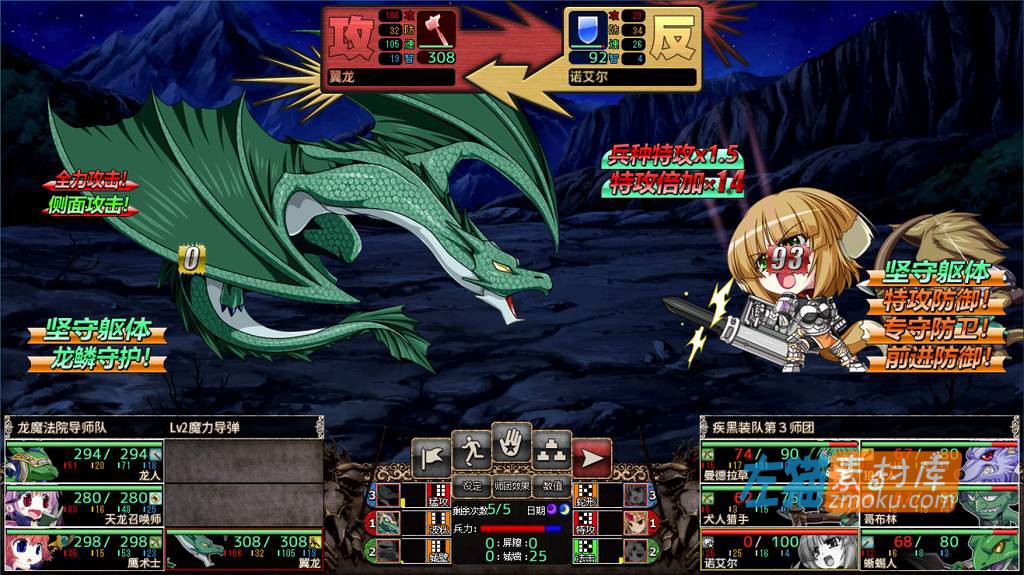Select the running figure retreat button

click(471, 452)
